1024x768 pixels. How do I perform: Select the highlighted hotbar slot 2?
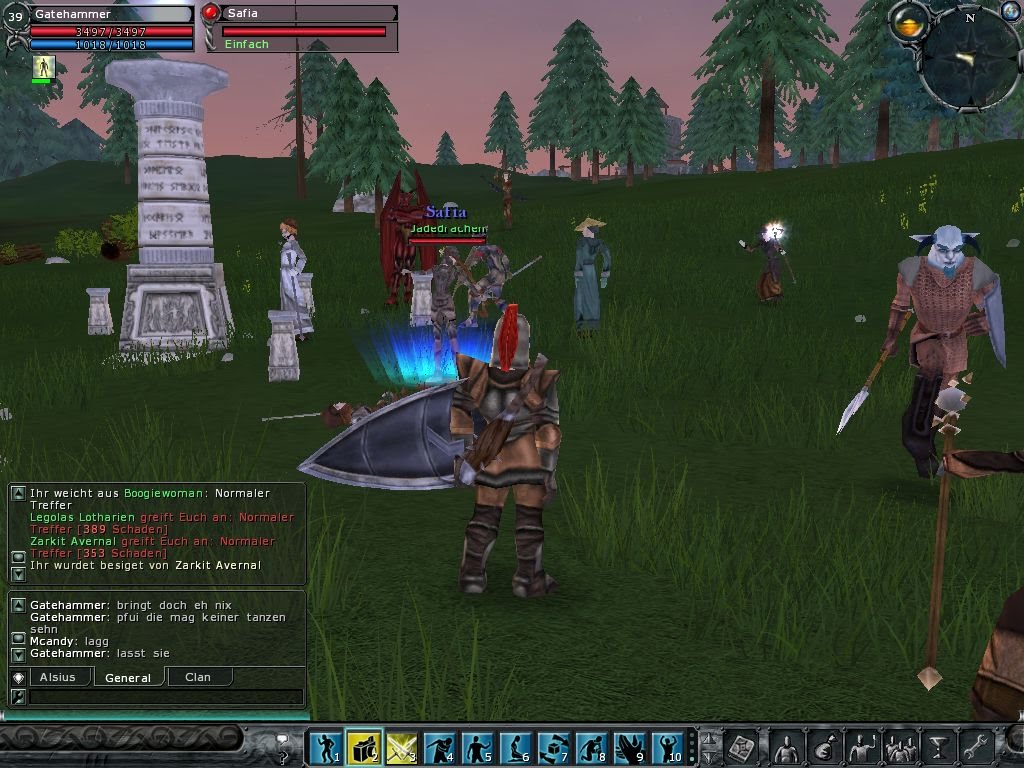click(x=364, y=747)
